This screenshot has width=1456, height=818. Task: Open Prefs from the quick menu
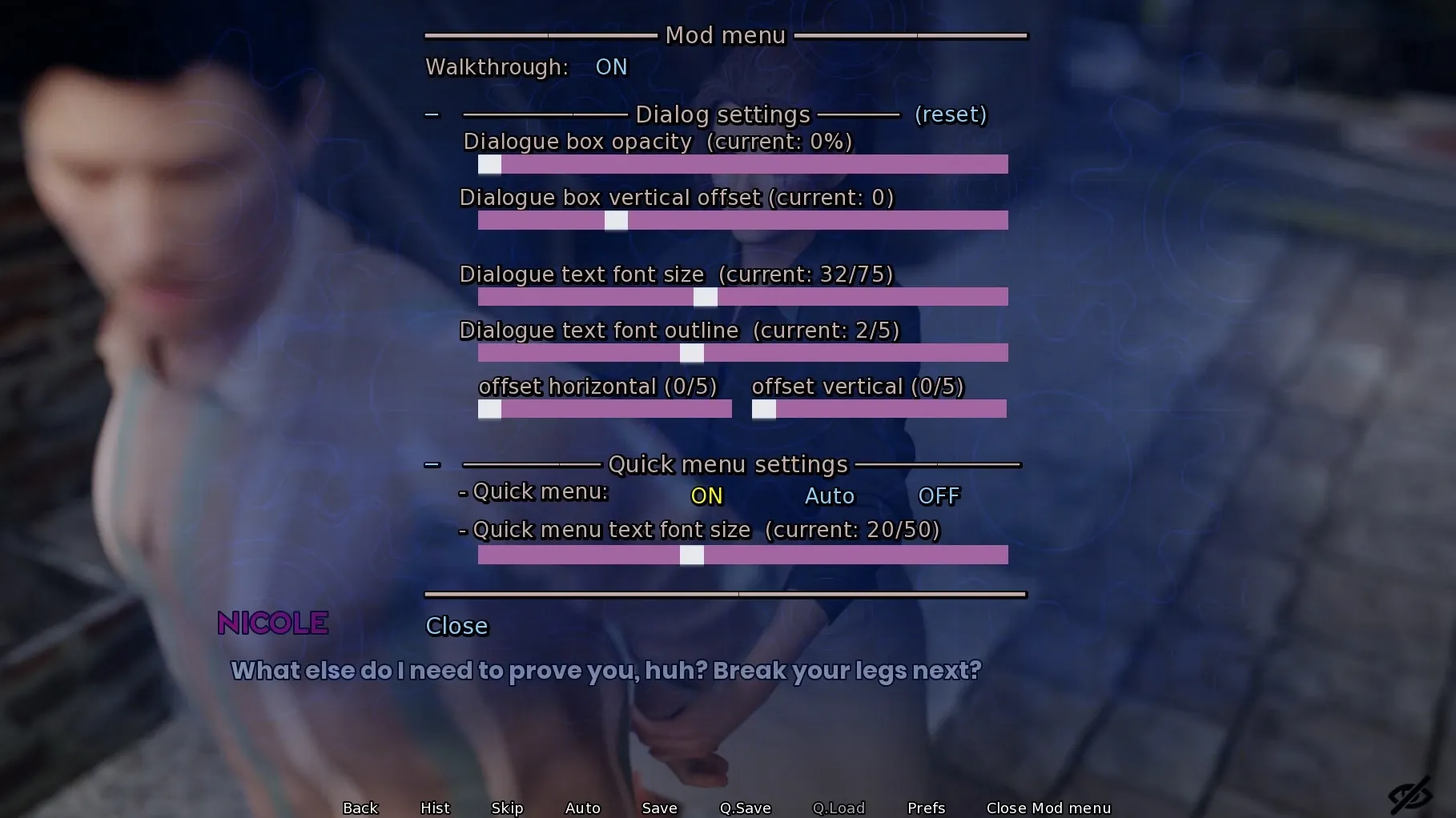pyautogui.click(x=926, y=808)
